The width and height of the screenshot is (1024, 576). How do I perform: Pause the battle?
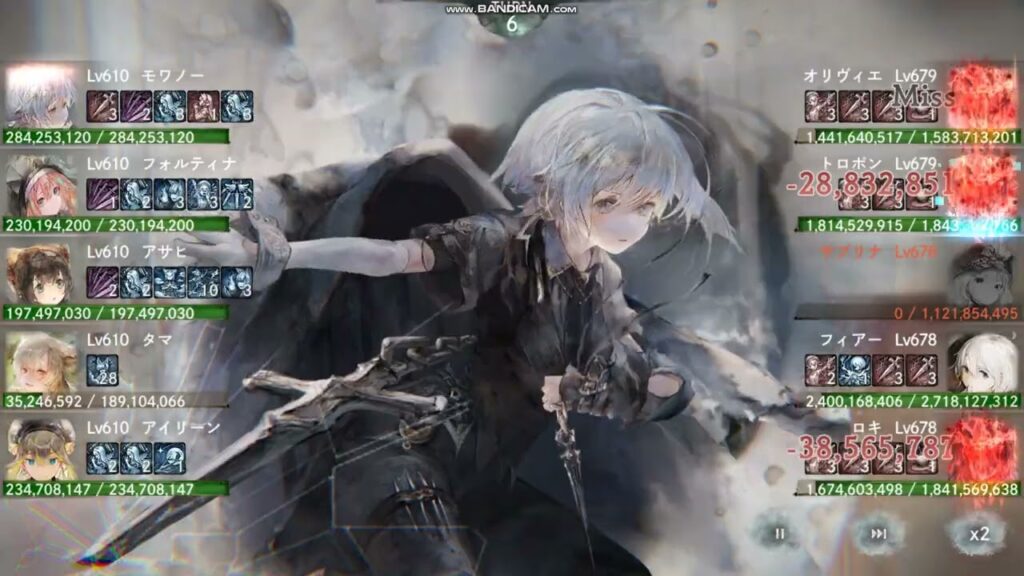coord(779,533)
